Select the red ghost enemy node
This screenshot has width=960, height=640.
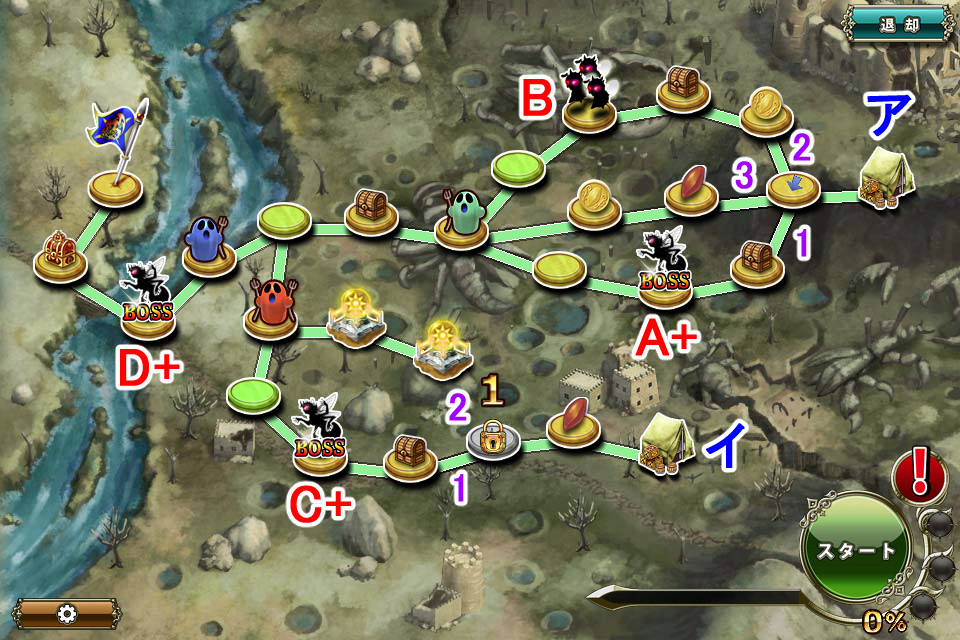[x=272, y=310]
